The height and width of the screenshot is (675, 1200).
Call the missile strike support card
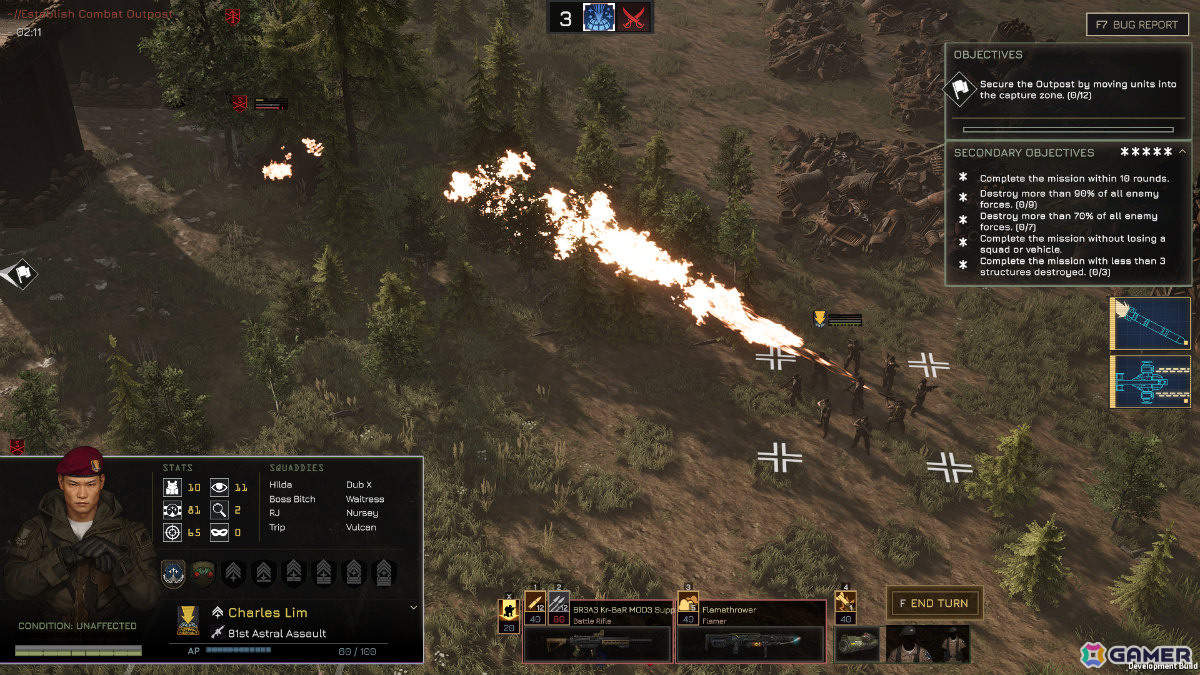(x=1151, y=323)
